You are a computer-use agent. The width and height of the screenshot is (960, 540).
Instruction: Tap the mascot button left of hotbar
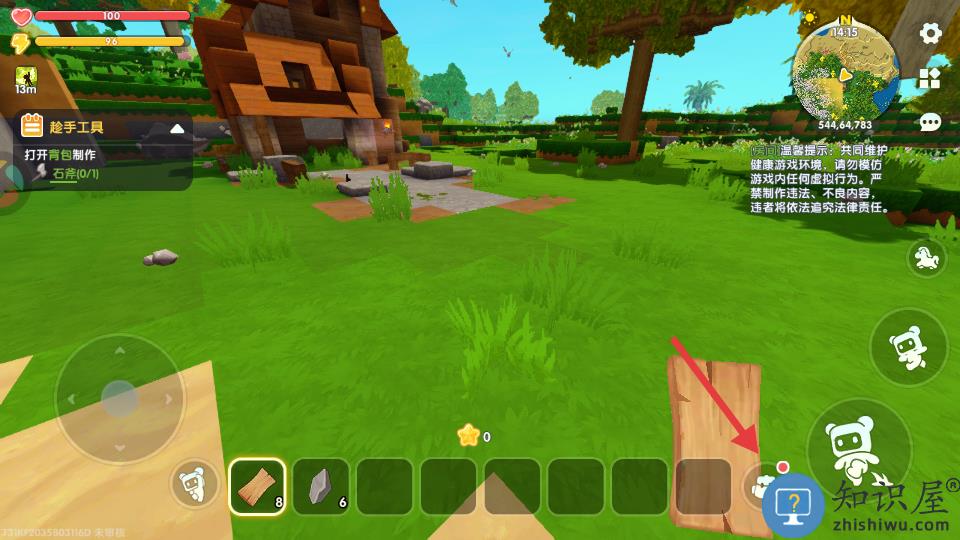point(194,486)
